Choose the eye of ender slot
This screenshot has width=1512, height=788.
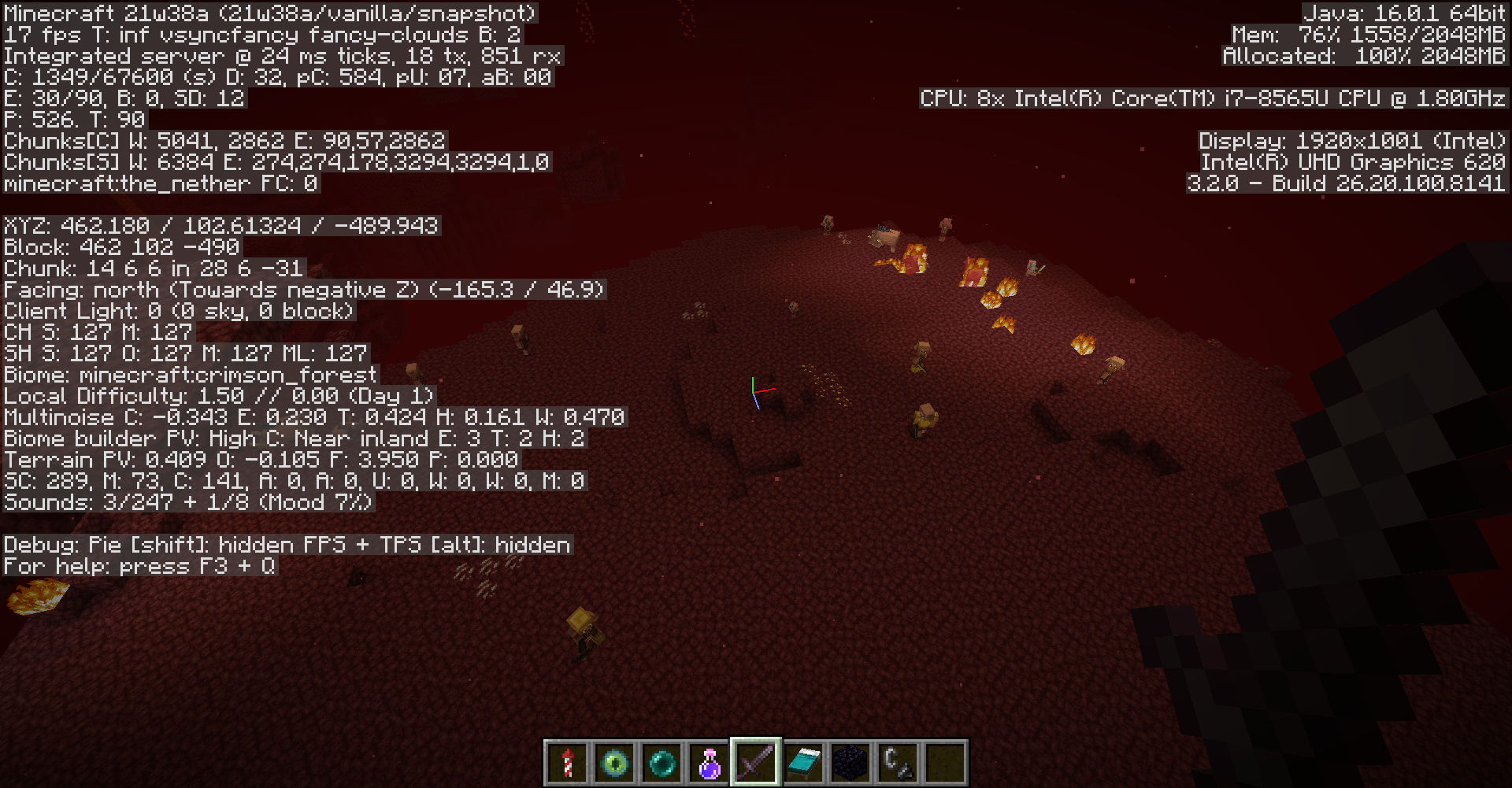(x=614, y=762)
